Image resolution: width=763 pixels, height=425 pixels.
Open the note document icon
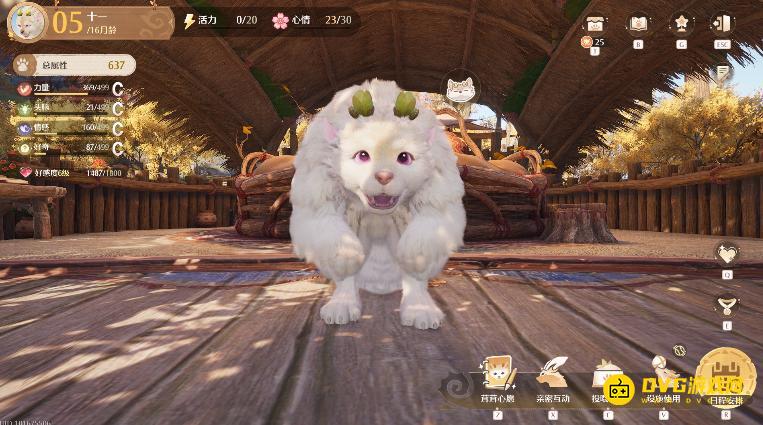pyautogui.click(x=722, y=73)
